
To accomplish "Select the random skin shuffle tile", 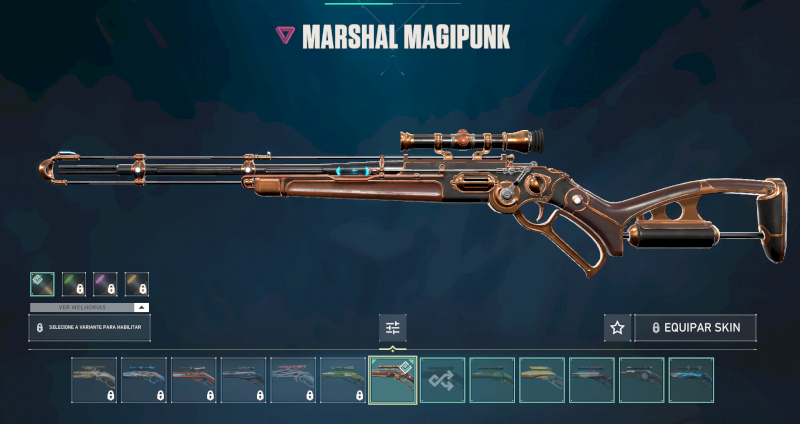I will coord(443,380).
